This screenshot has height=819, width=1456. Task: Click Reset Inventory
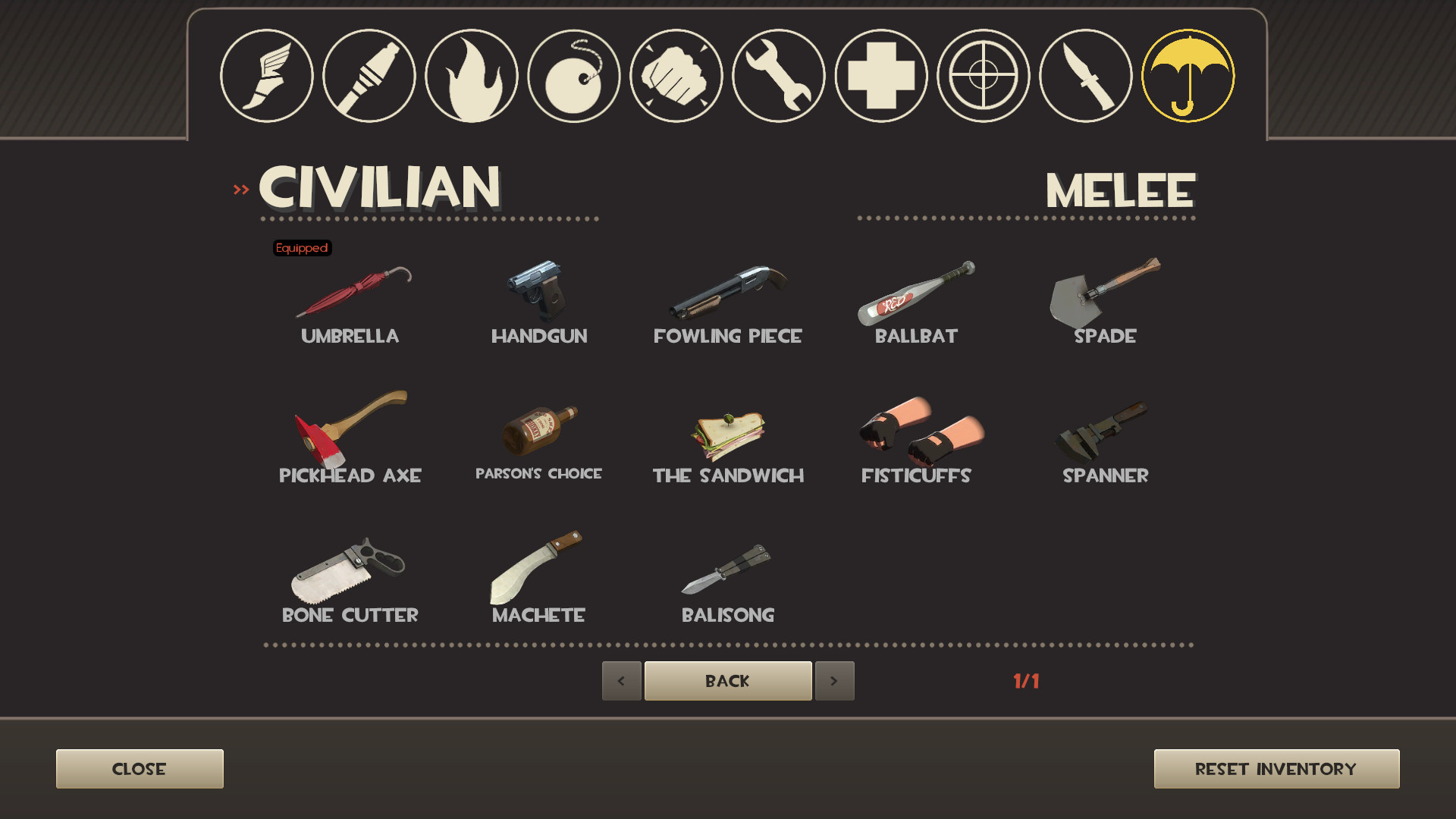point(1276,768)
